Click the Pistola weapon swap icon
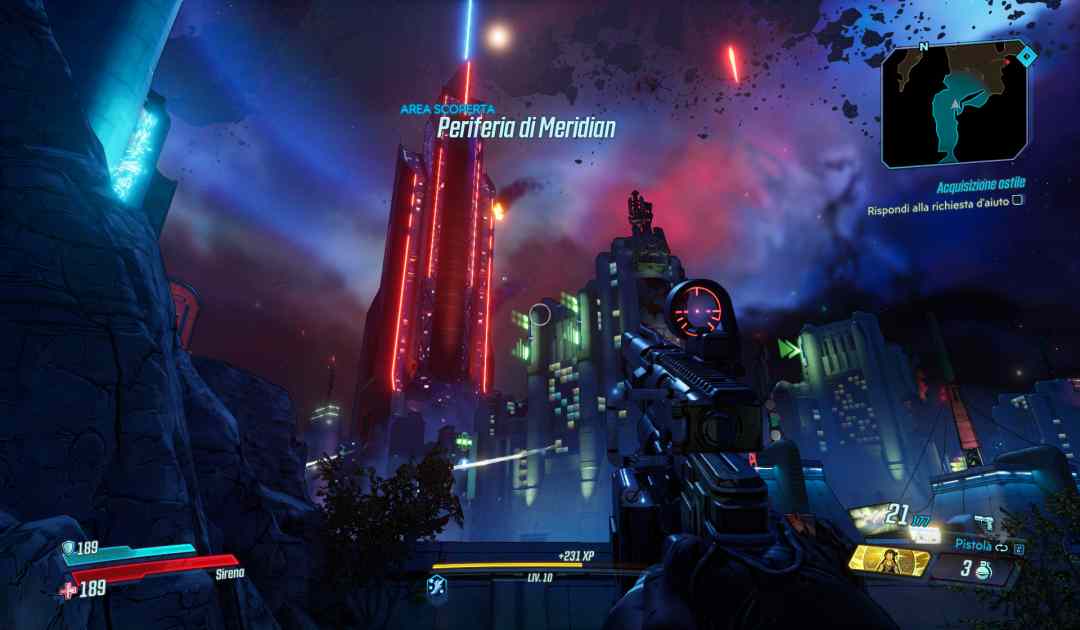Viewport: 1080px width, 630px height. click(1000, 546)
